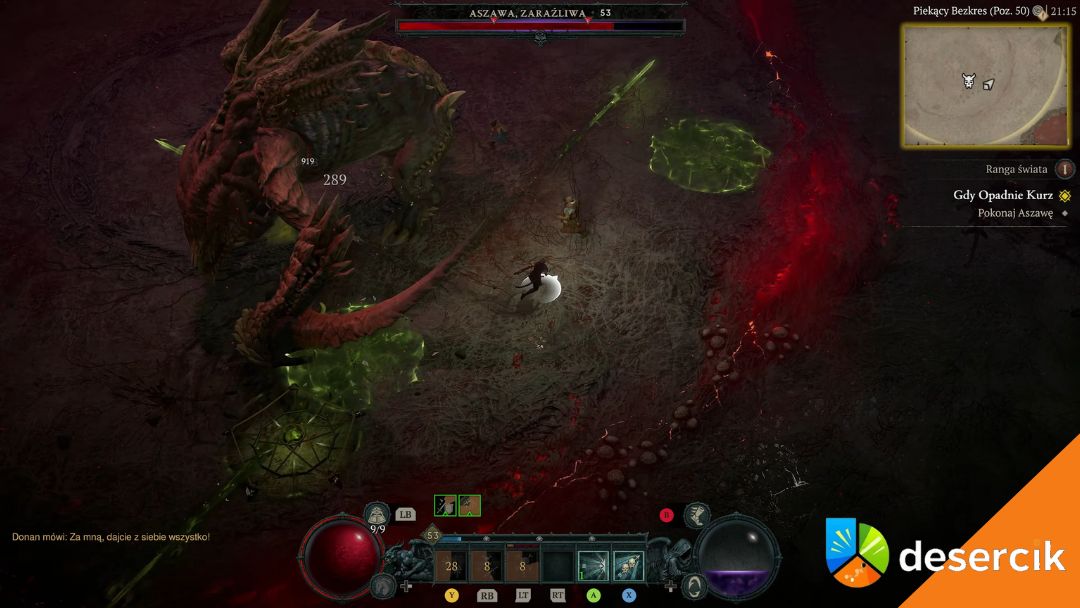
Task: Open the Ranga świata world tier icon
Action: point(1065,169)
